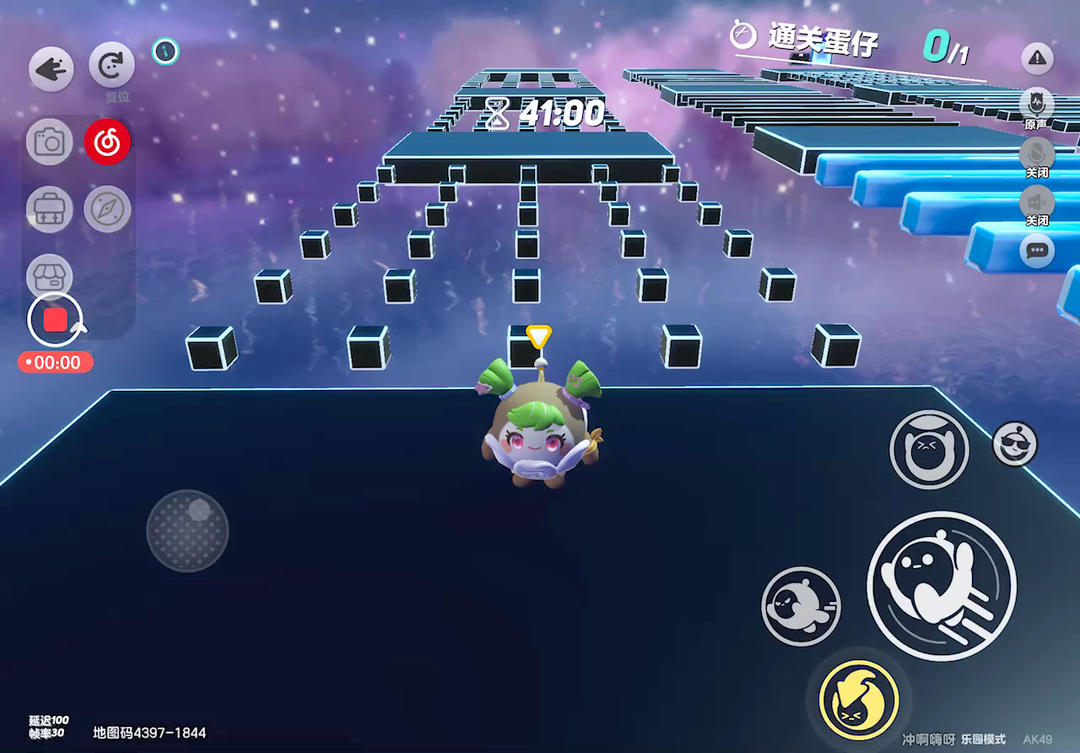Tap the virtual movement joystick
The height and width of the screenshot is (753, 1080).
[x=187, y=530]
